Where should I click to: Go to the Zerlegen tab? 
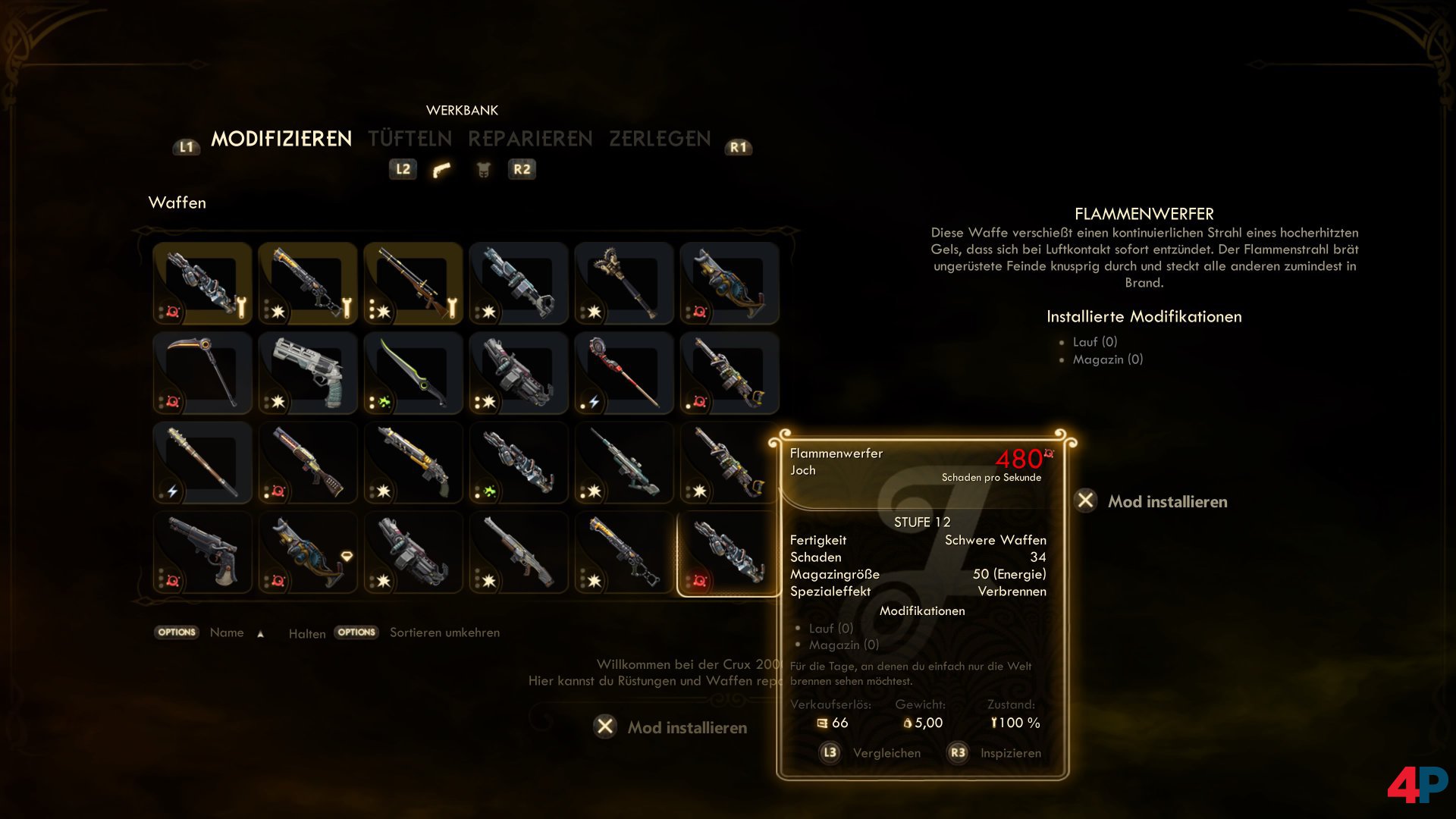pyautogui.click(x=660, y=139)
